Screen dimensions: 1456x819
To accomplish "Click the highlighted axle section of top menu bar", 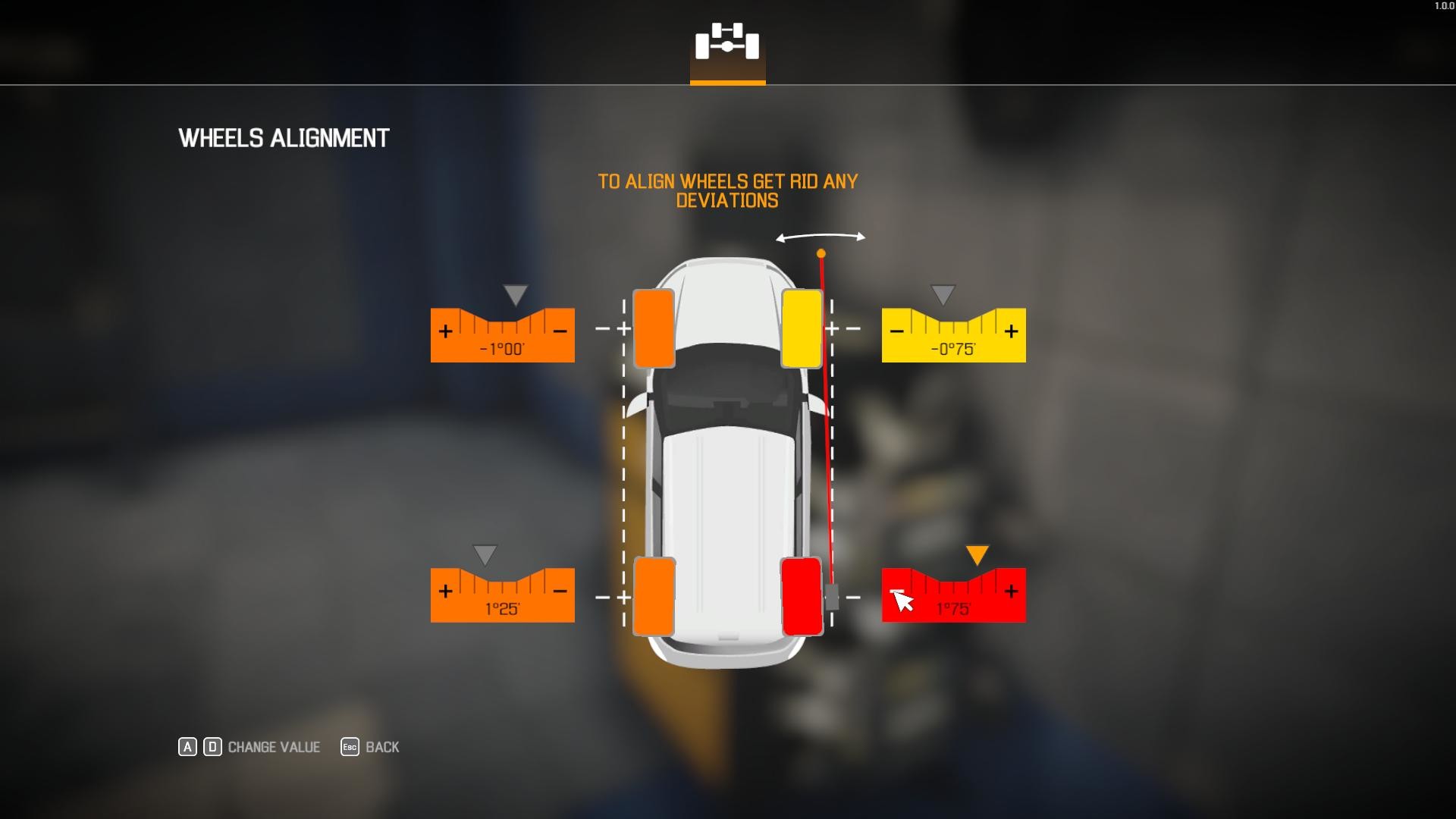I will [727, 80].
